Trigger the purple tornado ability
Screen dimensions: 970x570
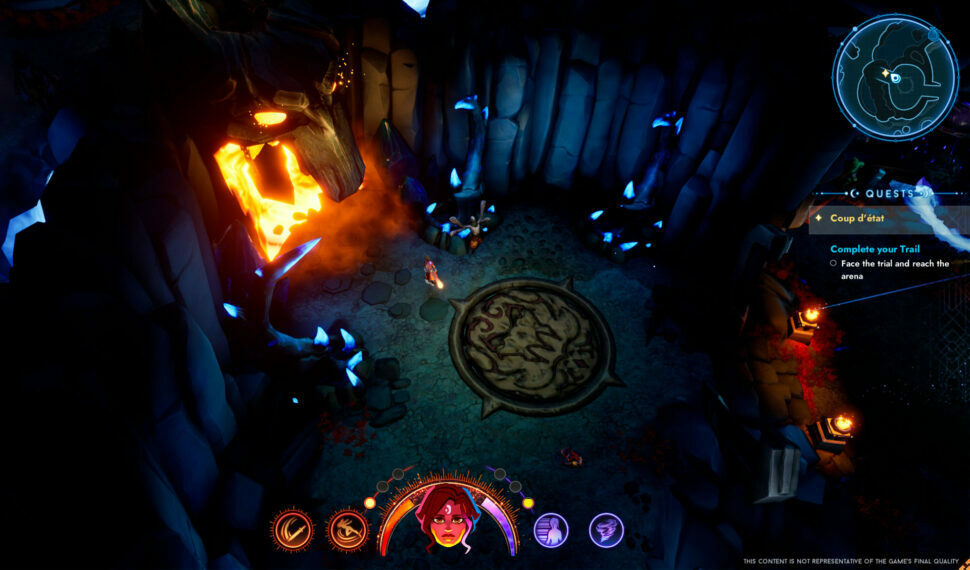pyautogui.click(x=606, y=530)
